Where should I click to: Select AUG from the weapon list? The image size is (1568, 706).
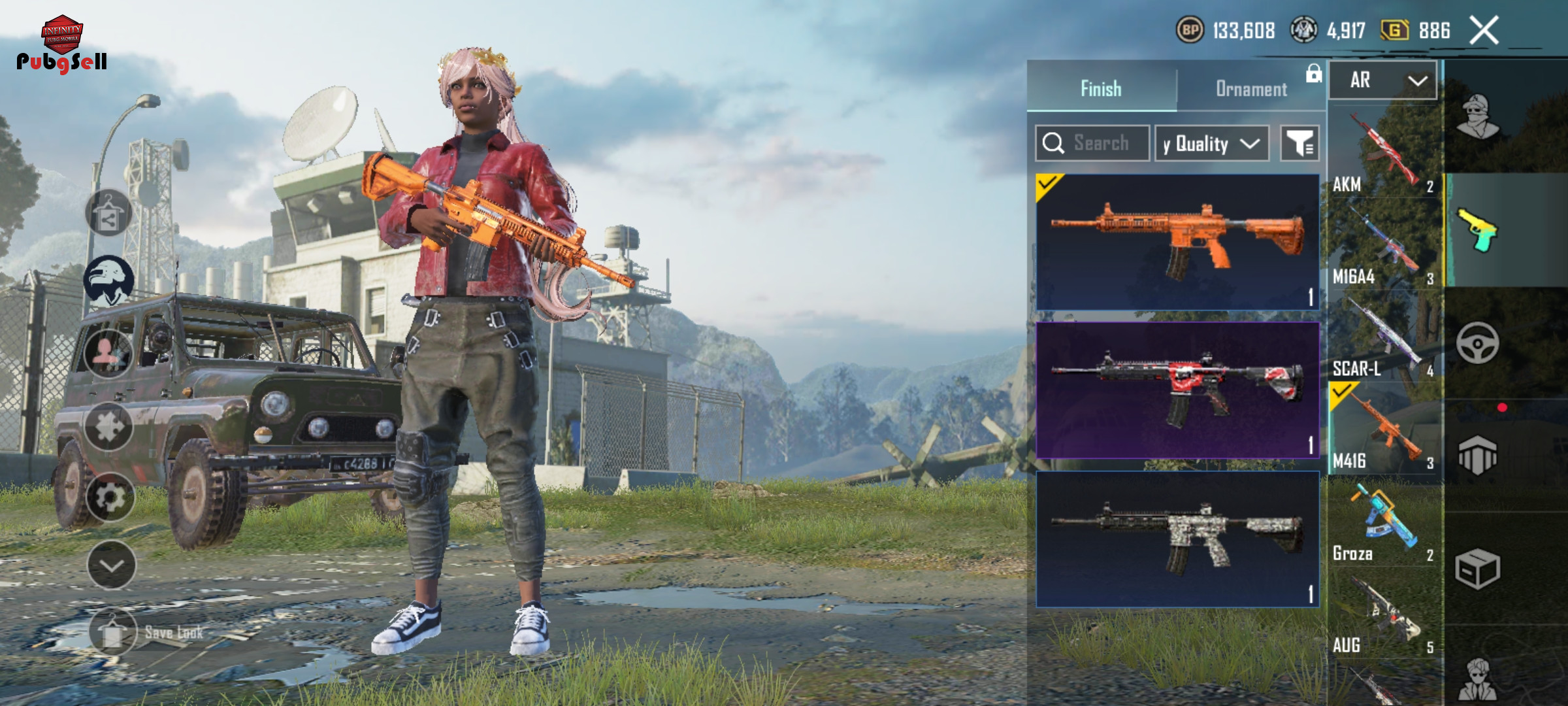pyautogui.click(x=1384, y=616)
